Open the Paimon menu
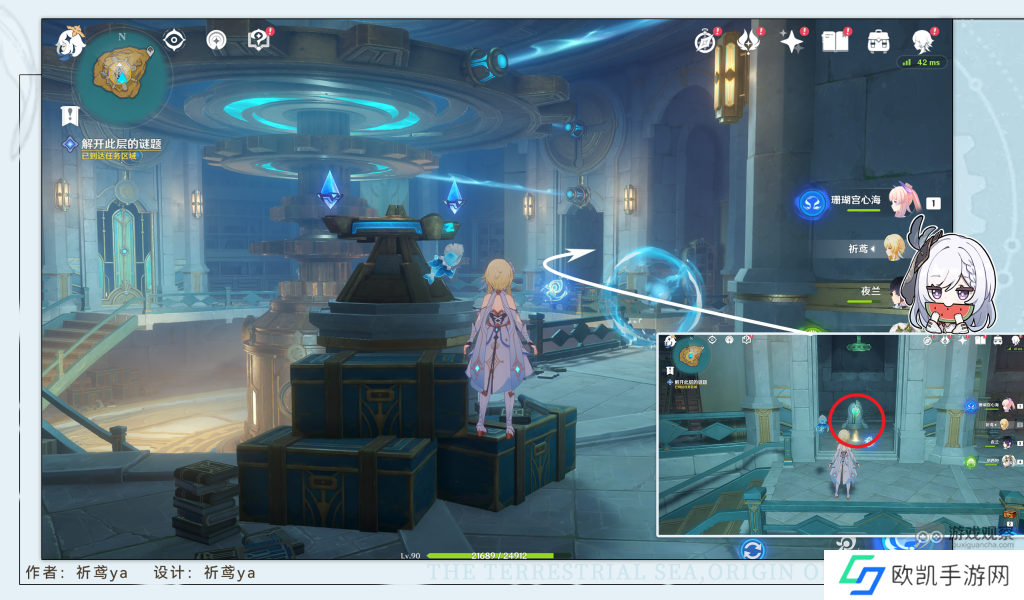Screen dimensions: 1024x600 pos(70,42)
